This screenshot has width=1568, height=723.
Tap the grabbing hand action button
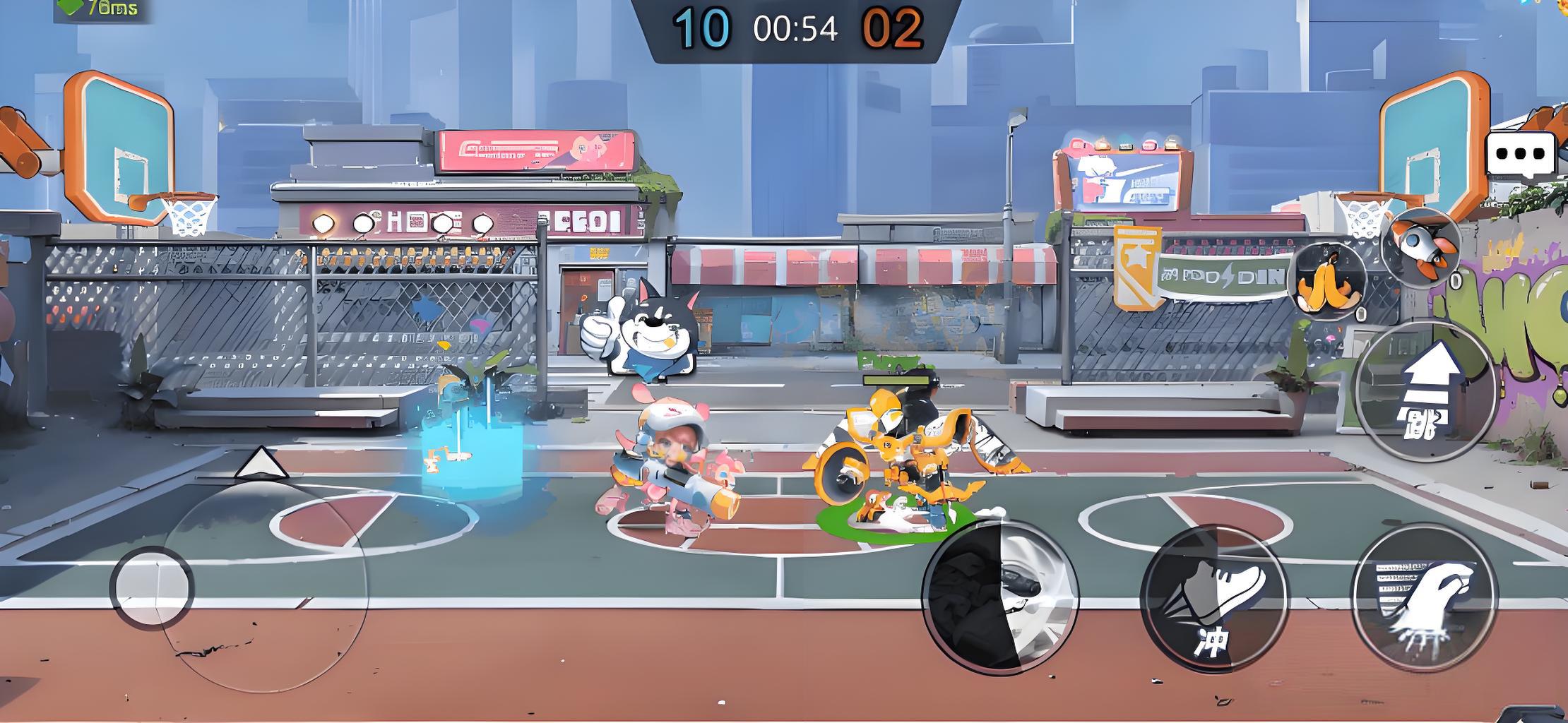coord(1424,597)
